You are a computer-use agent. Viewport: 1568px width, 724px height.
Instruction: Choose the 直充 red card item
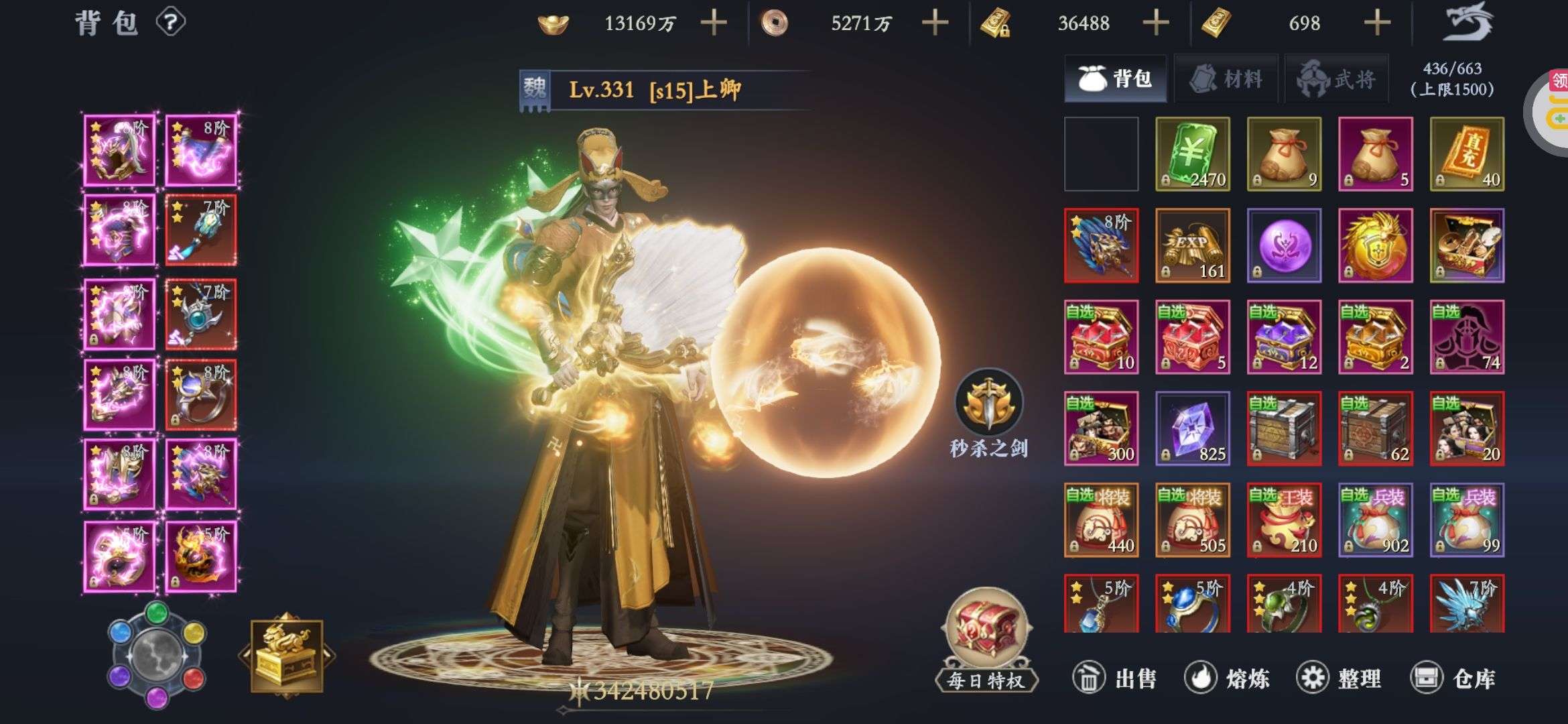pyautogui.click(x=1467, y=154)
